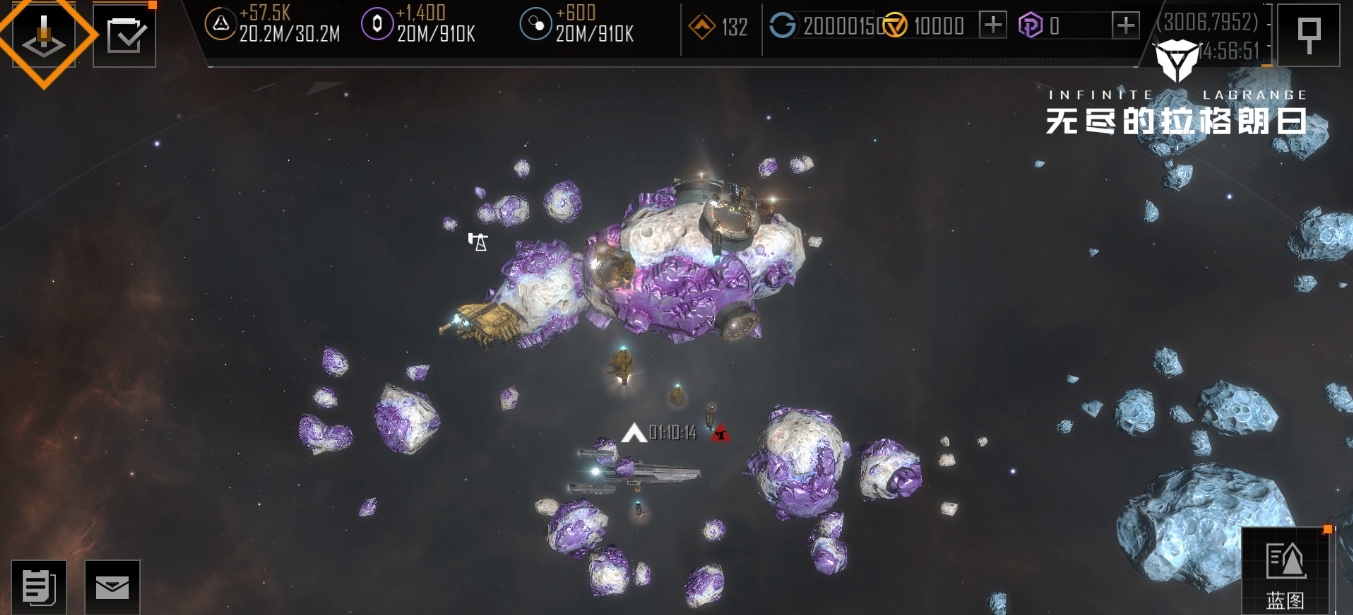The image size is (1353, 615).
Task: Open the mail envelope inbox
Action: click(112, 587)
